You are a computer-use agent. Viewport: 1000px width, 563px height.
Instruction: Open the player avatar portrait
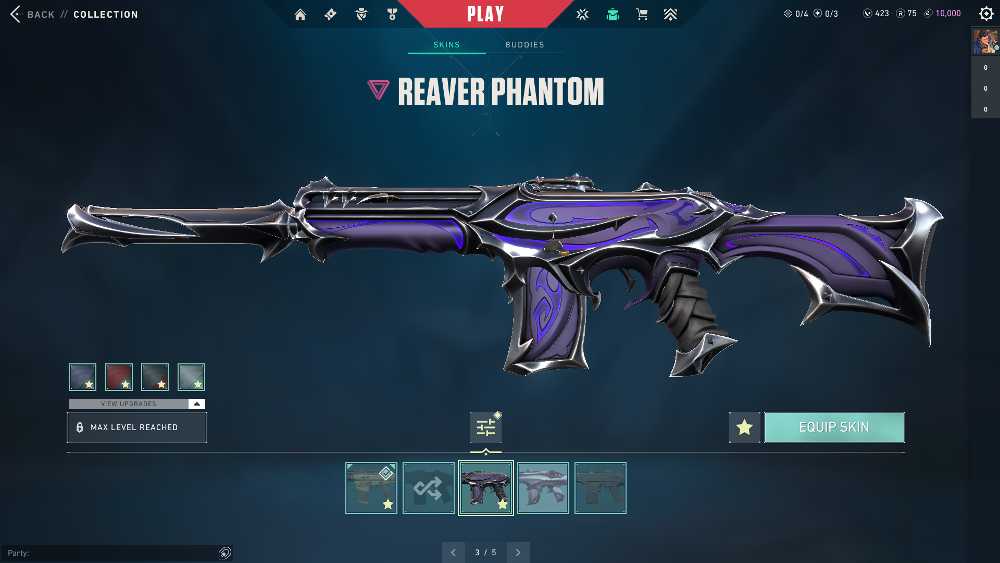coord(984,42)
